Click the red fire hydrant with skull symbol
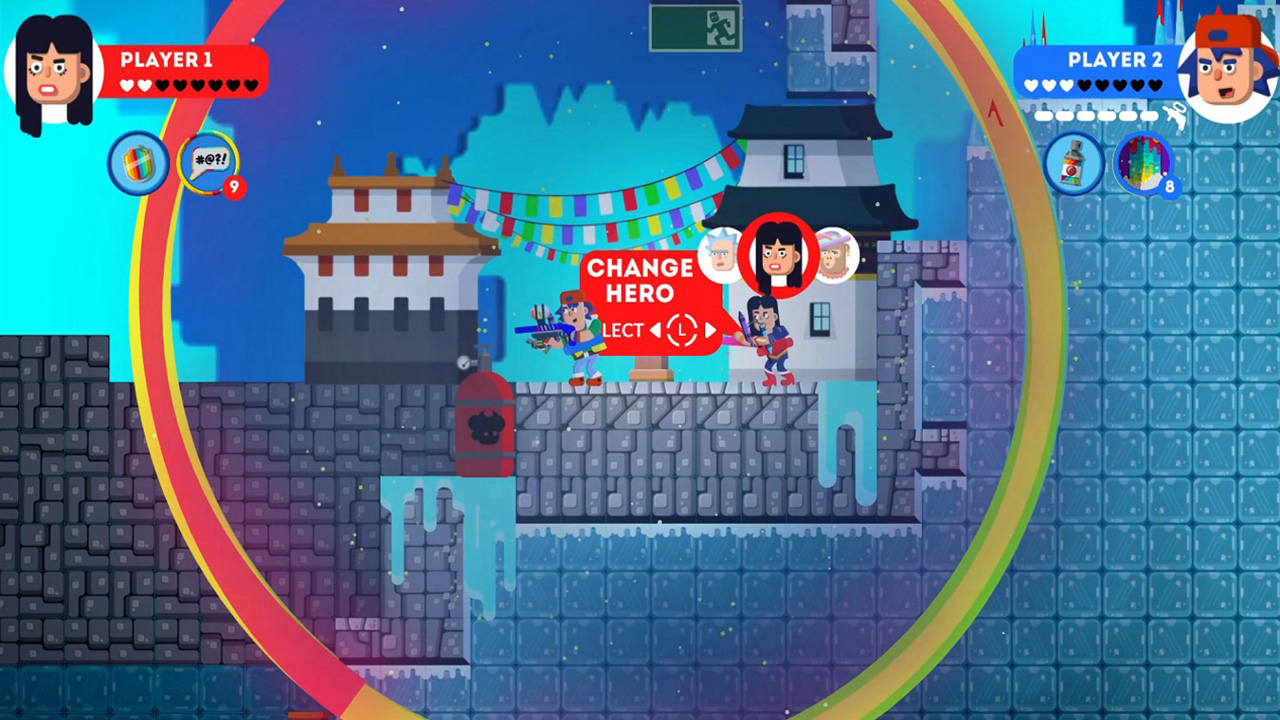The image size is (1280, 720). 486,425
